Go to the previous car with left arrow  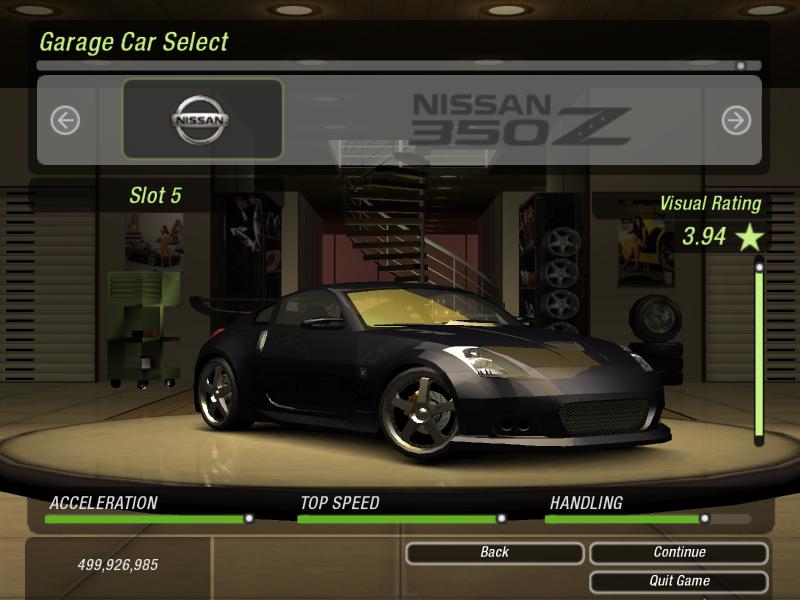tap(65, 121)
